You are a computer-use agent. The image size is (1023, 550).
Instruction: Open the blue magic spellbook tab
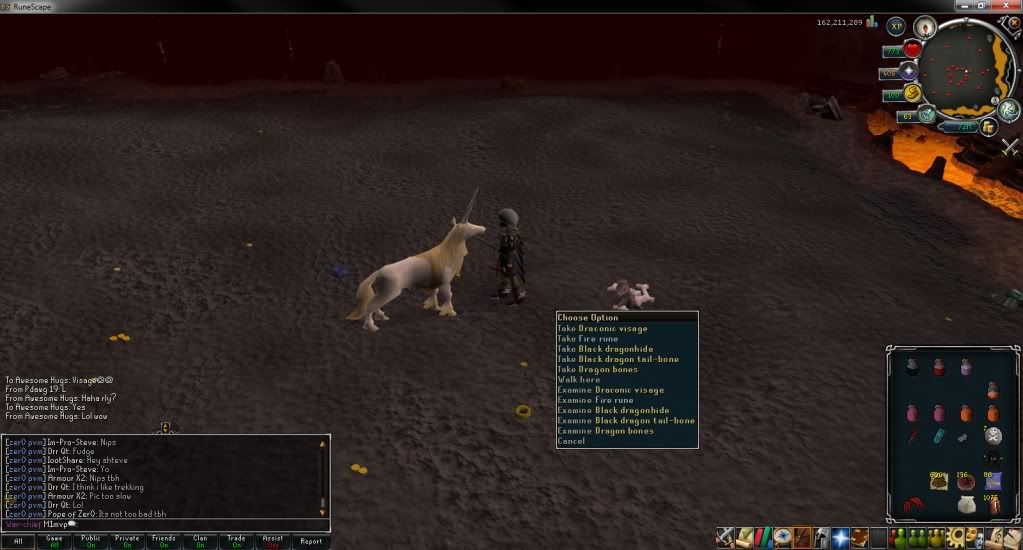pyautogui.click(x=841, y=538)
